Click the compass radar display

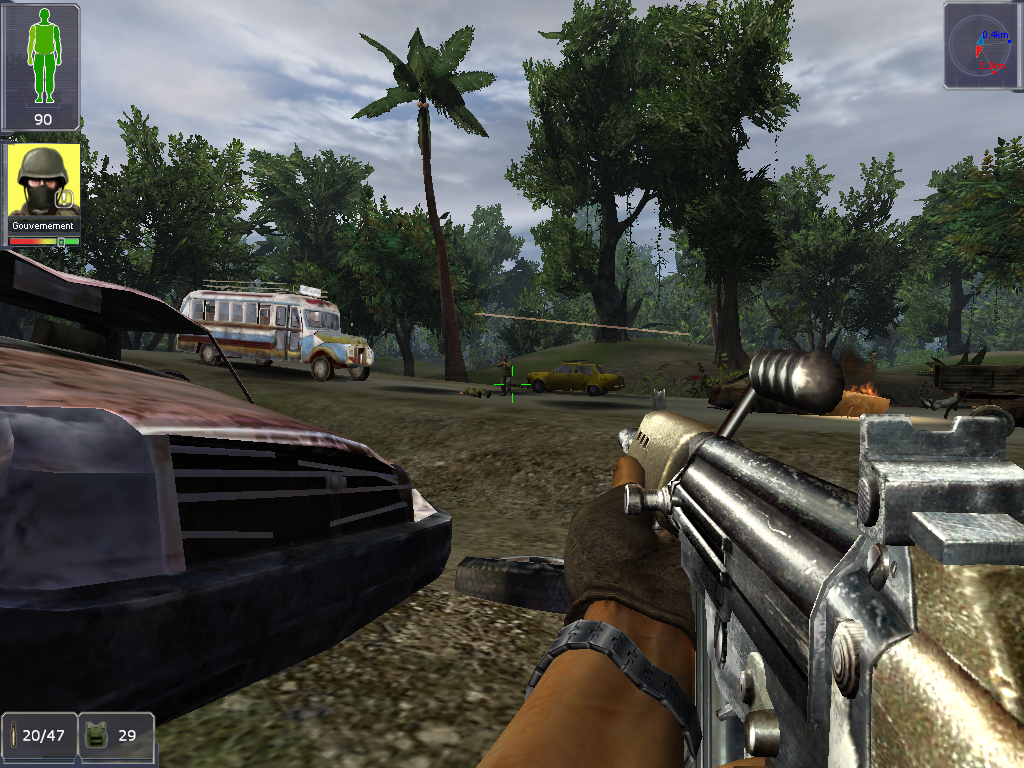coord(982,46)
